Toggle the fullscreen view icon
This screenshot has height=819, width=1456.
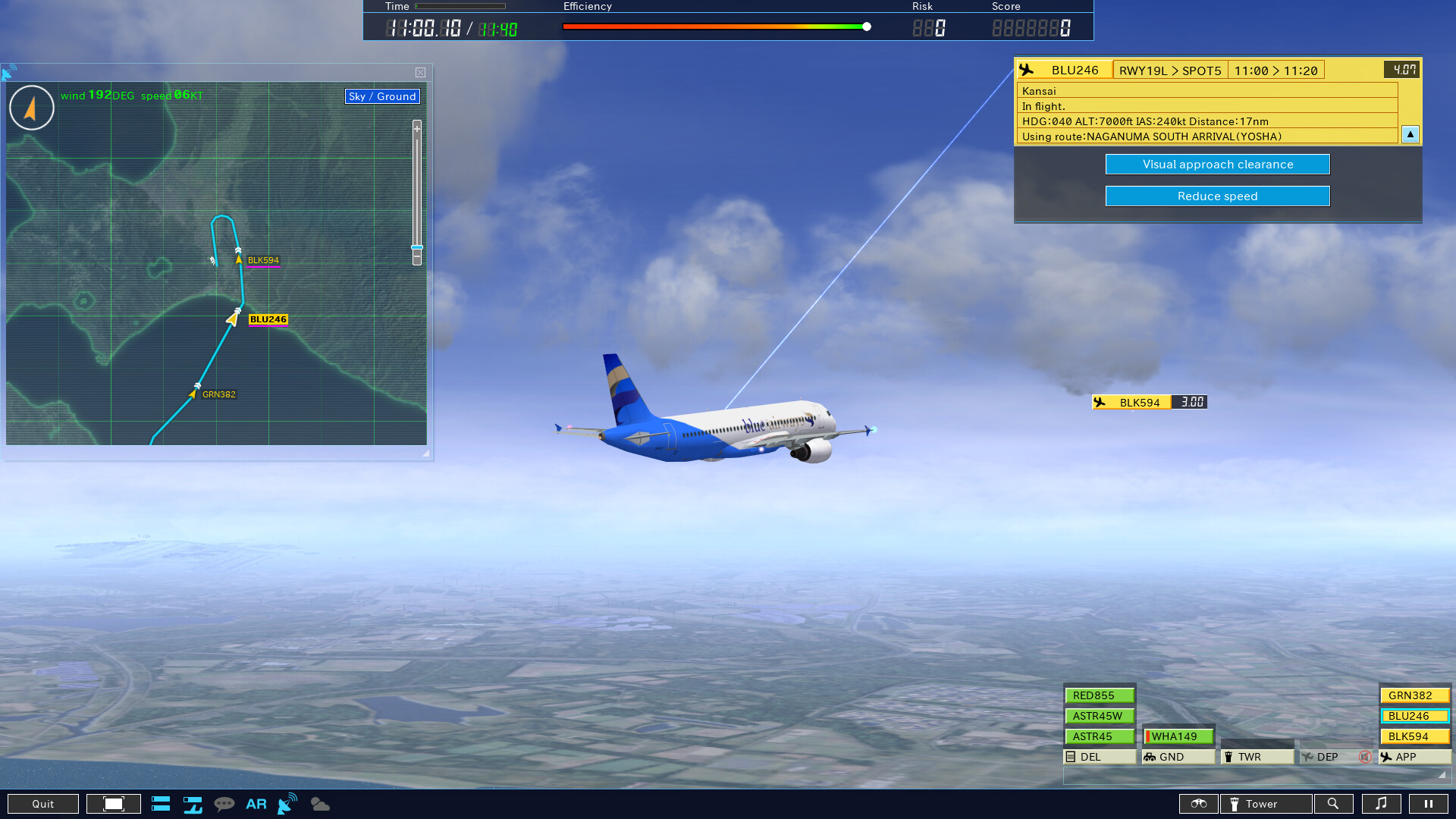(x=114, y=803)
